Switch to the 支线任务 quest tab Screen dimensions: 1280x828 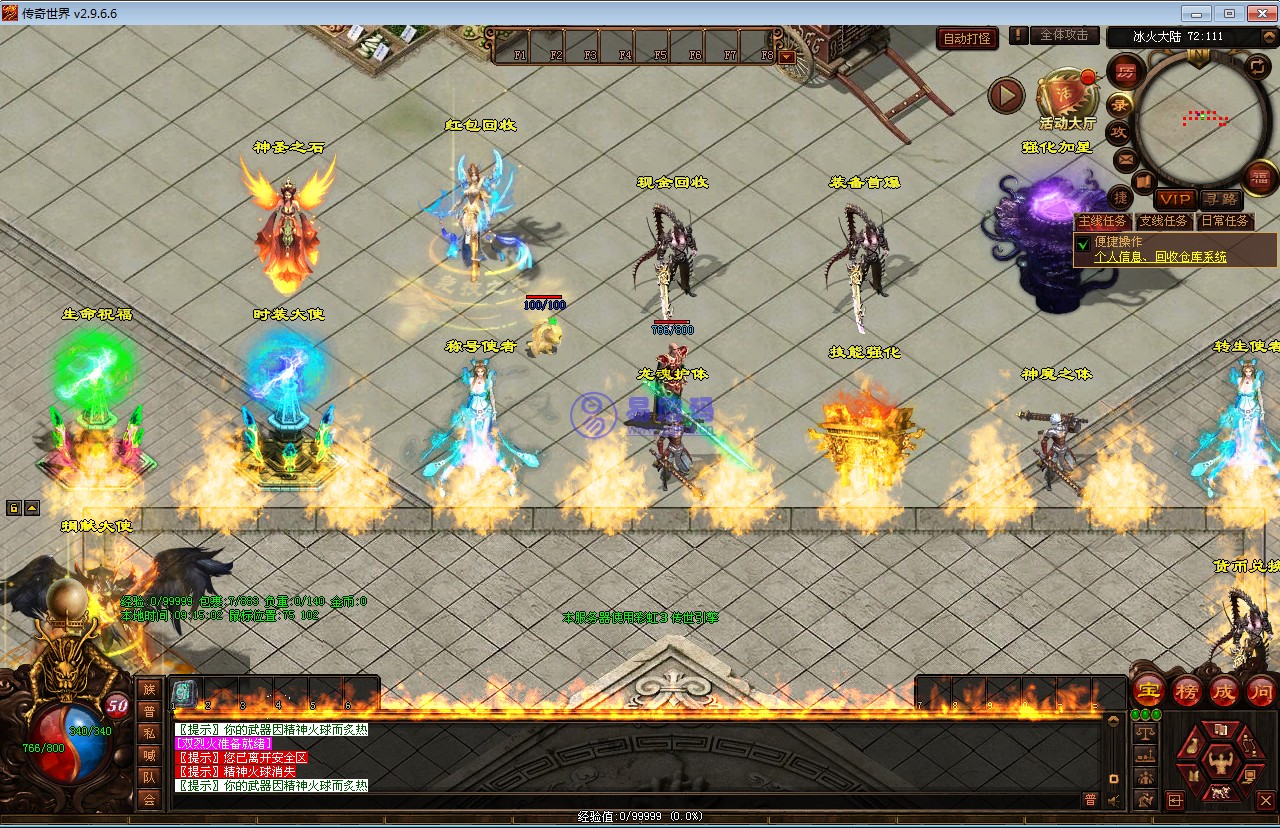(x=1164, y=221)
